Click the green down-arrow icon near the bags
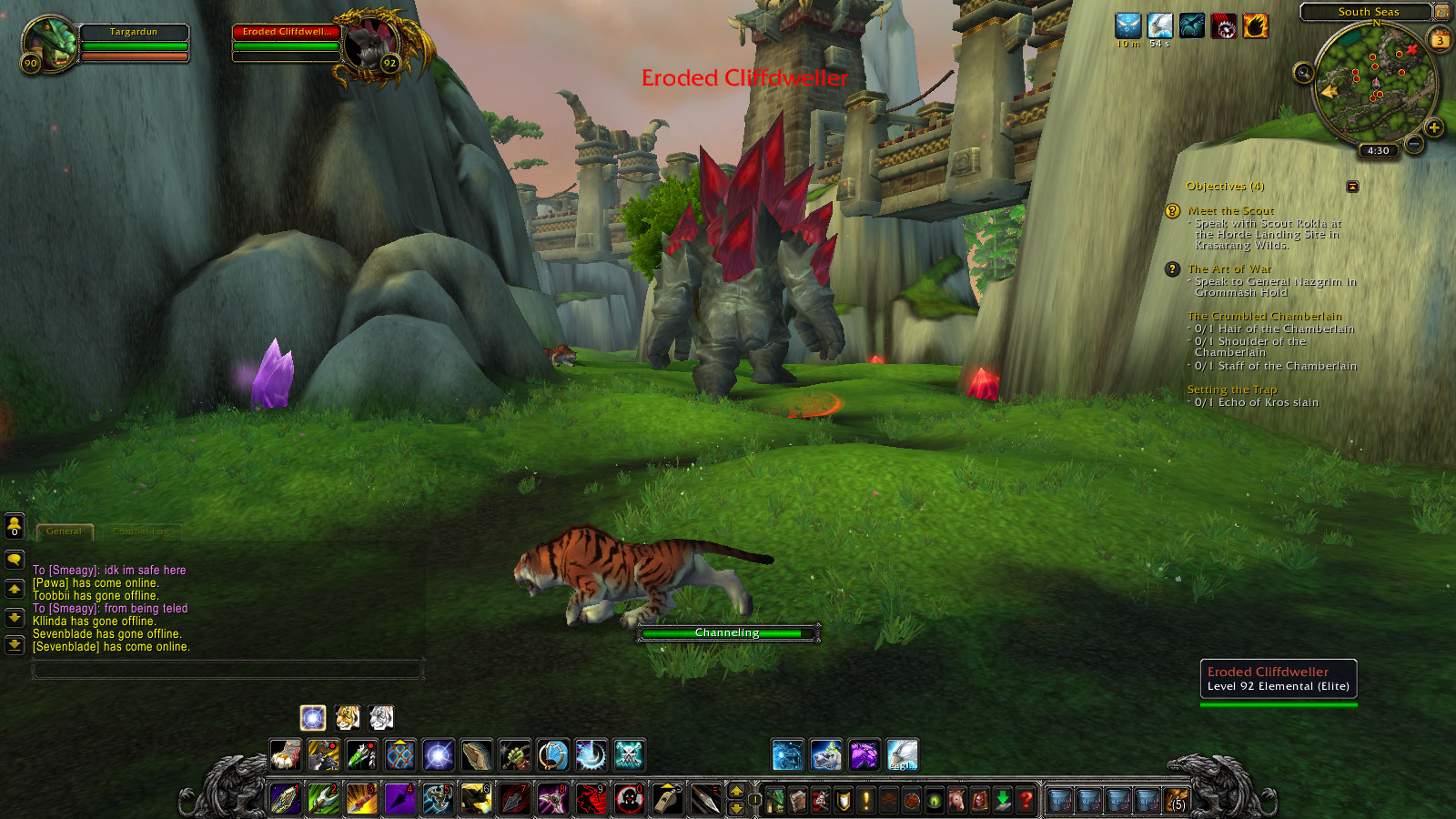Image resolution: width=1456 pixels, height=819 pixels. [x=1003, y=798]
